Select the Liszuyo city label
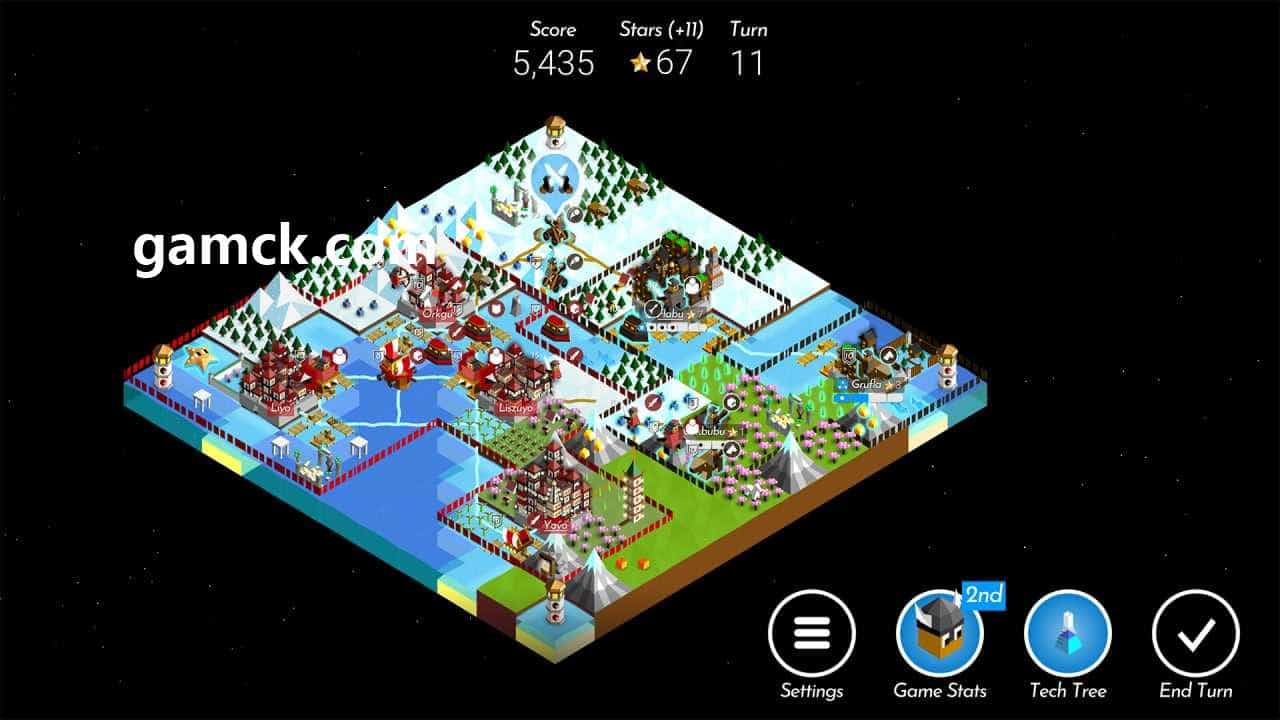The image size is (1280, 720). click(517, 407)
